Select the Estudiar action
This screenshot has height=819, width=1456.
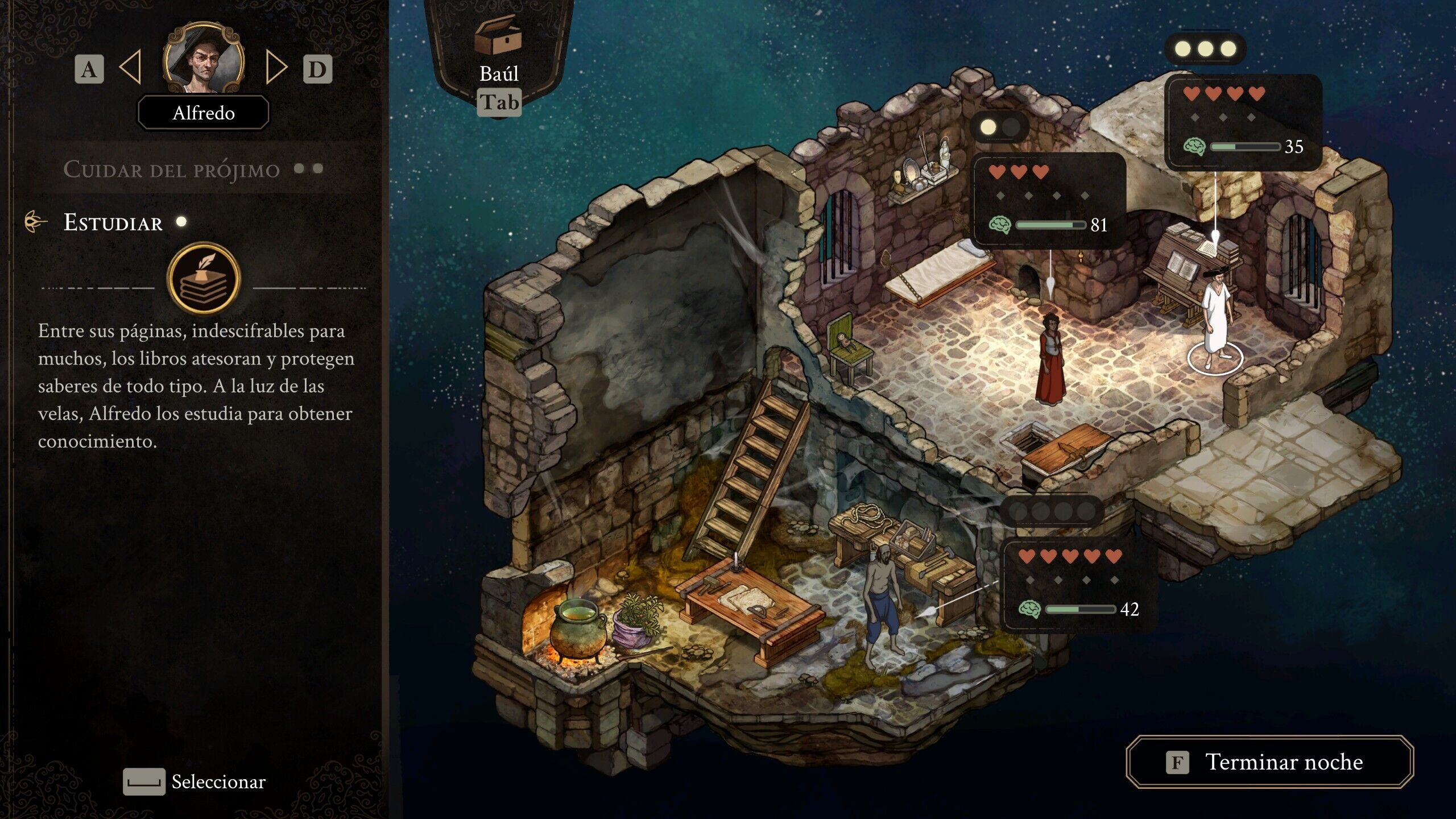[x=113, y=222]
